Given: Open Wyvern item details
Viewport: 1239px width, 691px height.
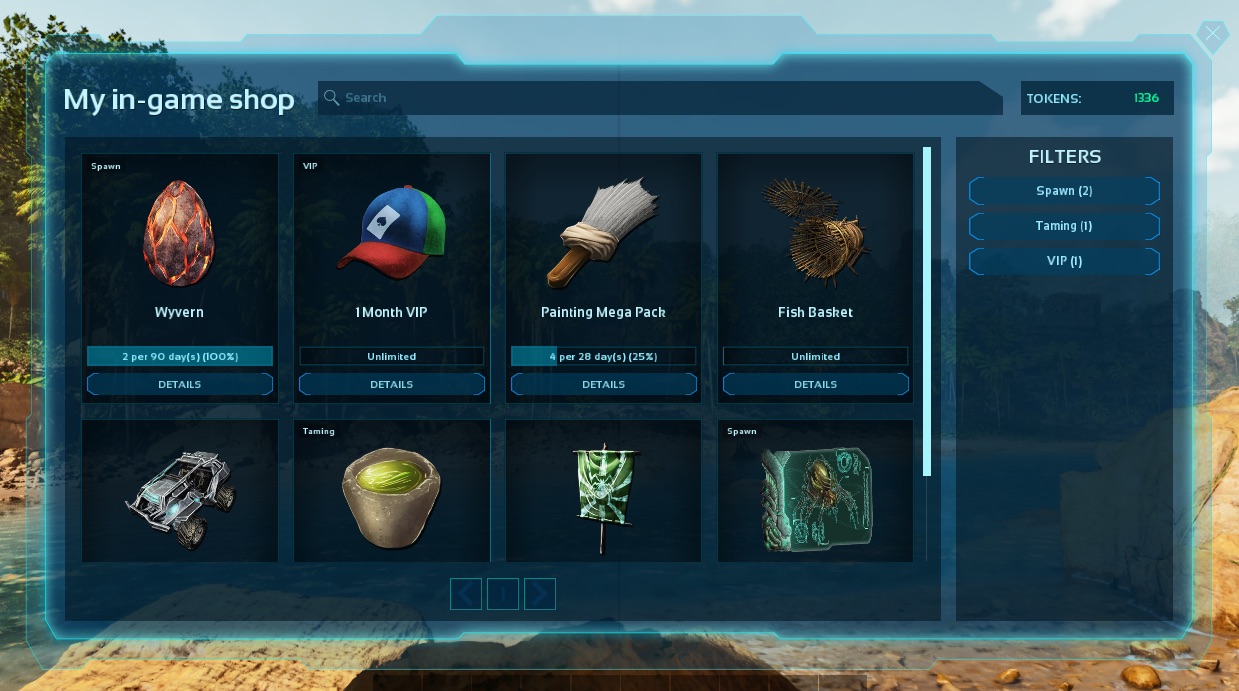Looking at the screenshot, I should tap(180, 384).
